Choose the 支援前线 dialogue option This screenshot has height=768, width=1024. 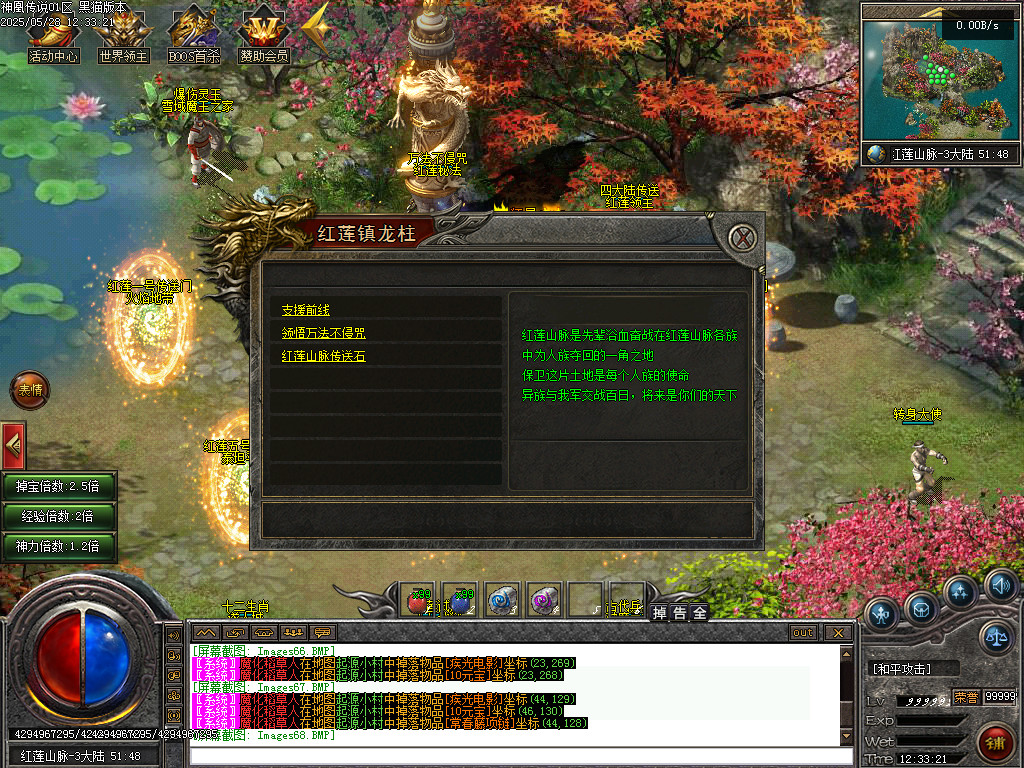[x=306, y=310]
